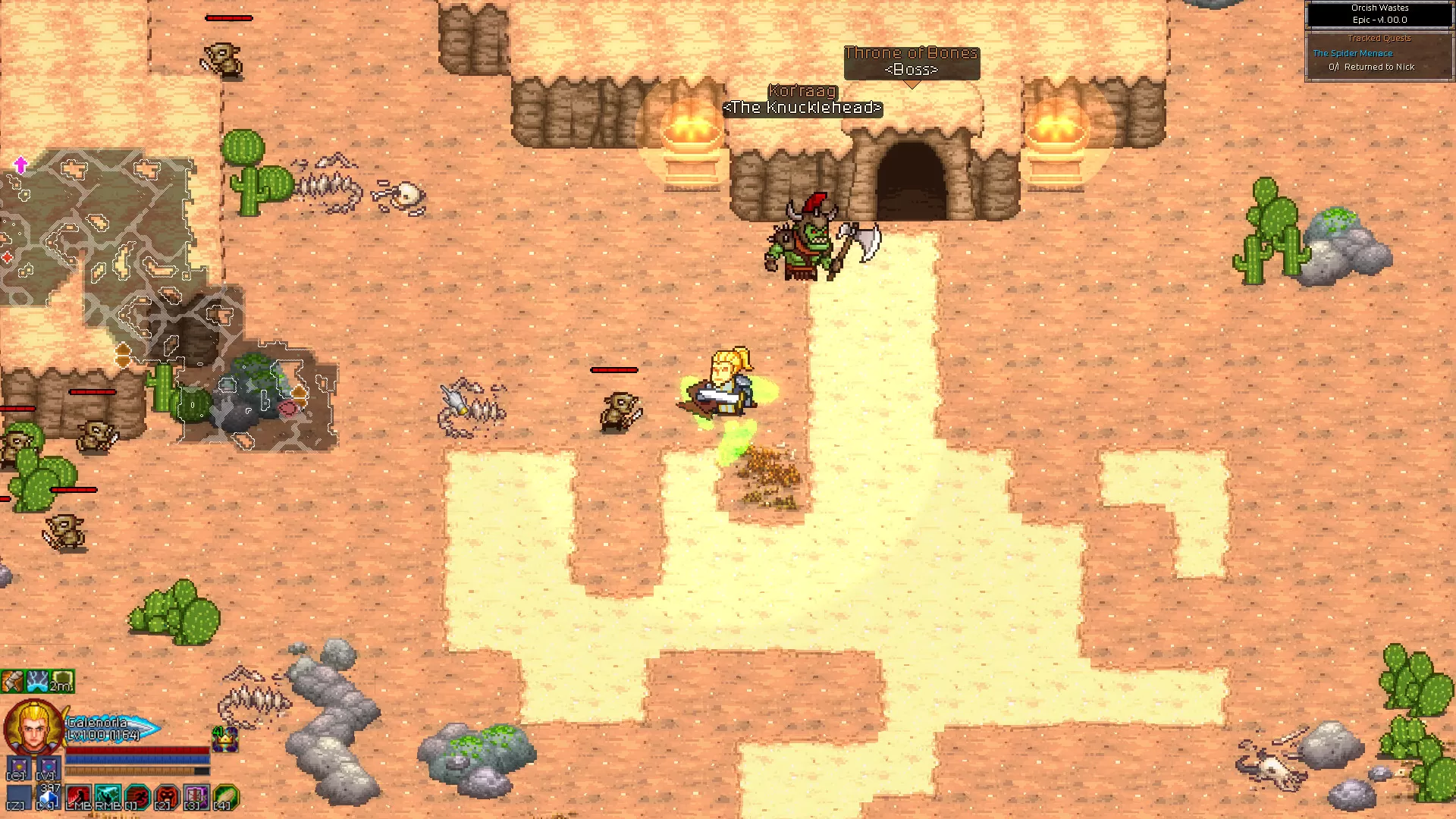
Task: Click the gem counter showing 397
Action: pos(49,795)
